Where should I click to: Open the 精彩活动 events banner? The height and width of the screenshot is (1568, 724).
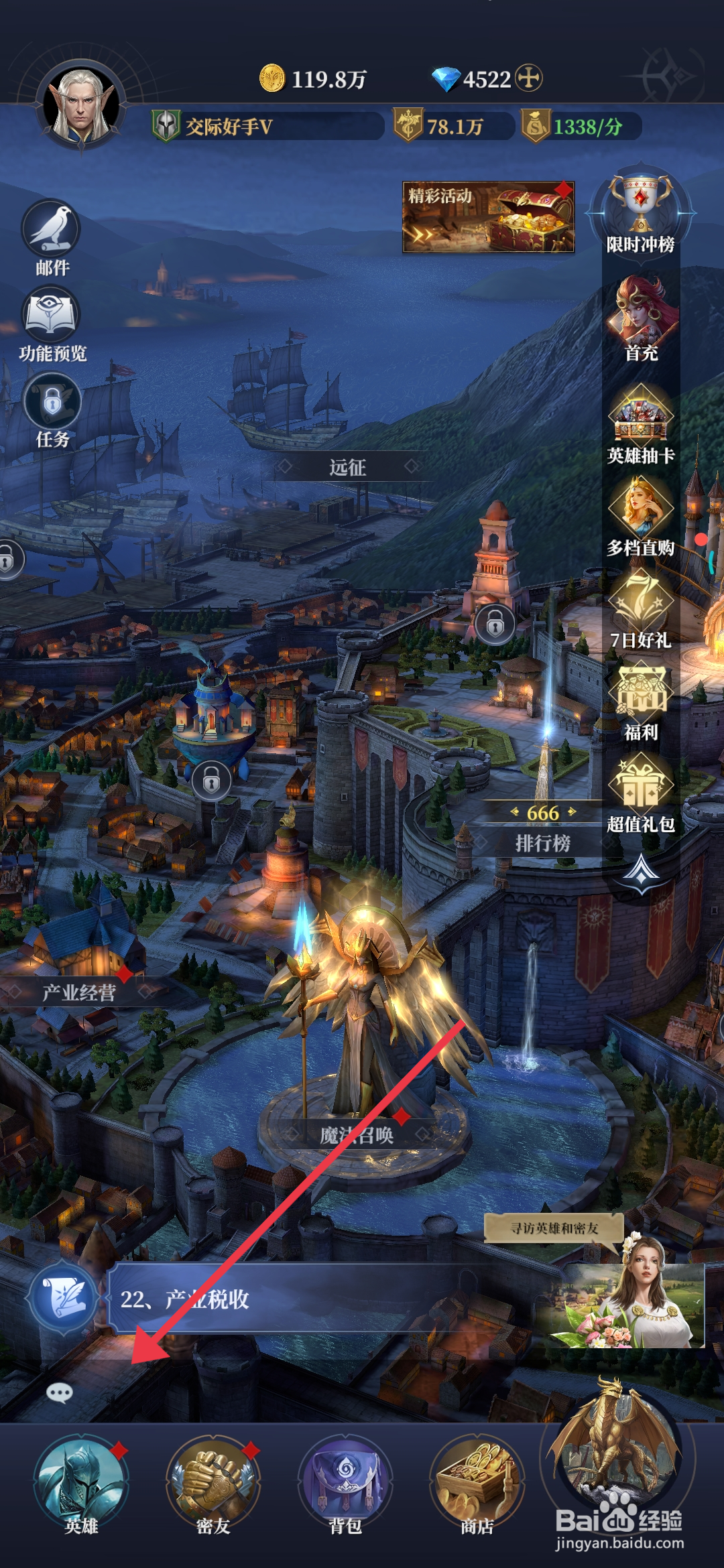click(488, 217)
